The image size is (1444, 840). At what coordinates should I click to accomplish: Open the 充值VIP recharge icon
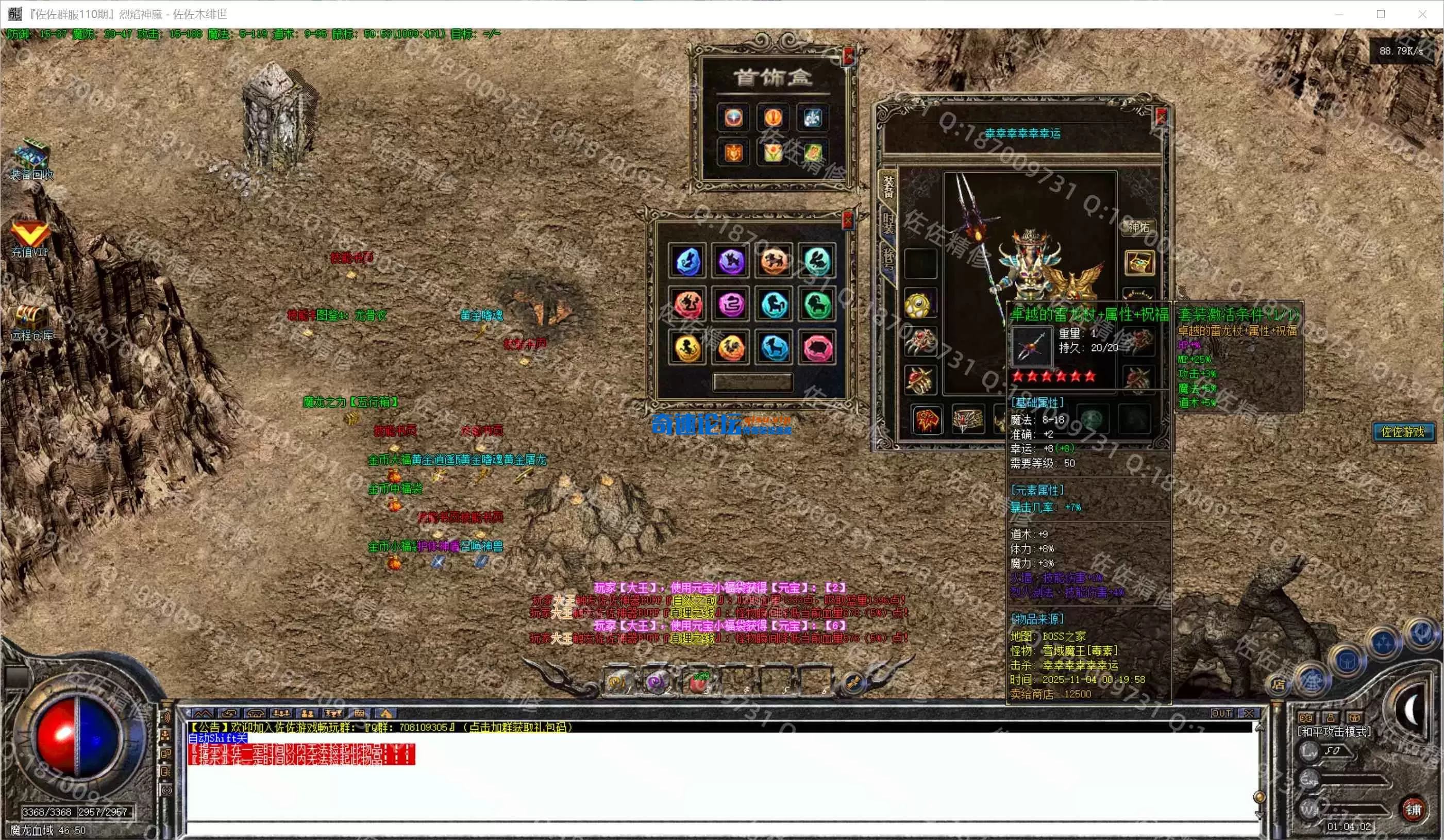29,234
